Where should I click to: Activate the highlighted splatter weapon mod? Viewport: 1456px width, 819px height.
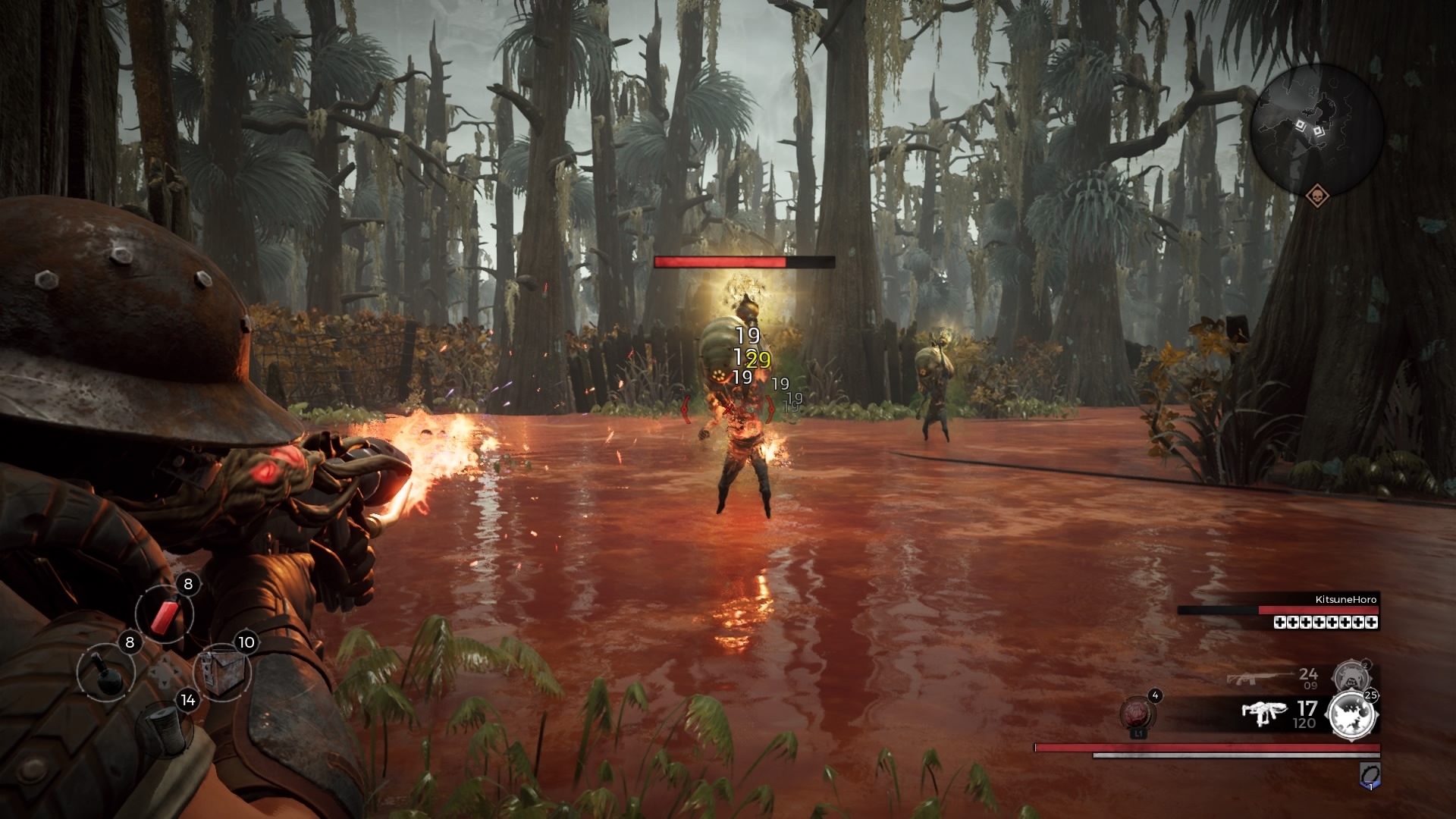click(1354, 714)
